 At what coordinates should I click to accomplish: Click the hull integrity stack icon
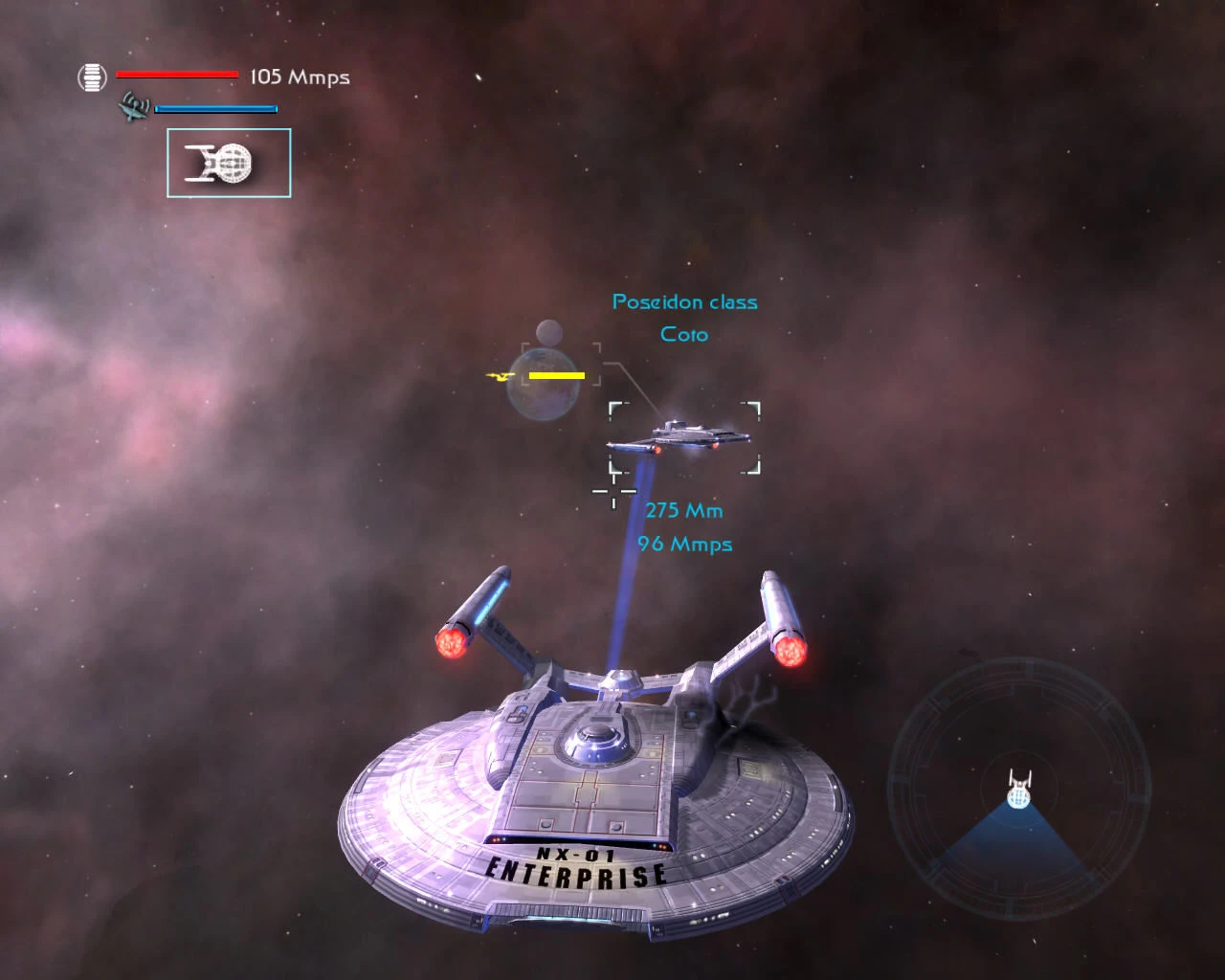92,77
